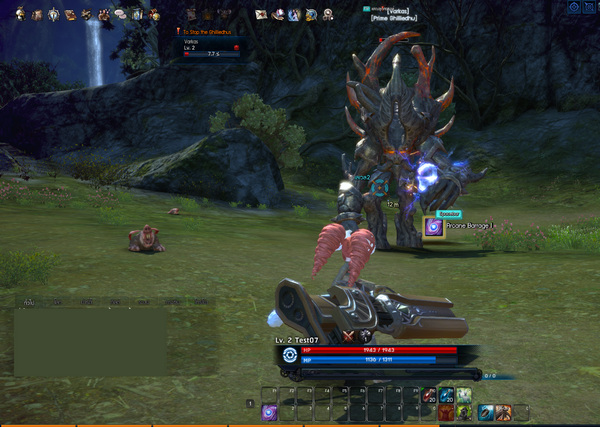The image size is (600, 427).
Task: Use the red potion with 20 count
Action: point(428,396)
